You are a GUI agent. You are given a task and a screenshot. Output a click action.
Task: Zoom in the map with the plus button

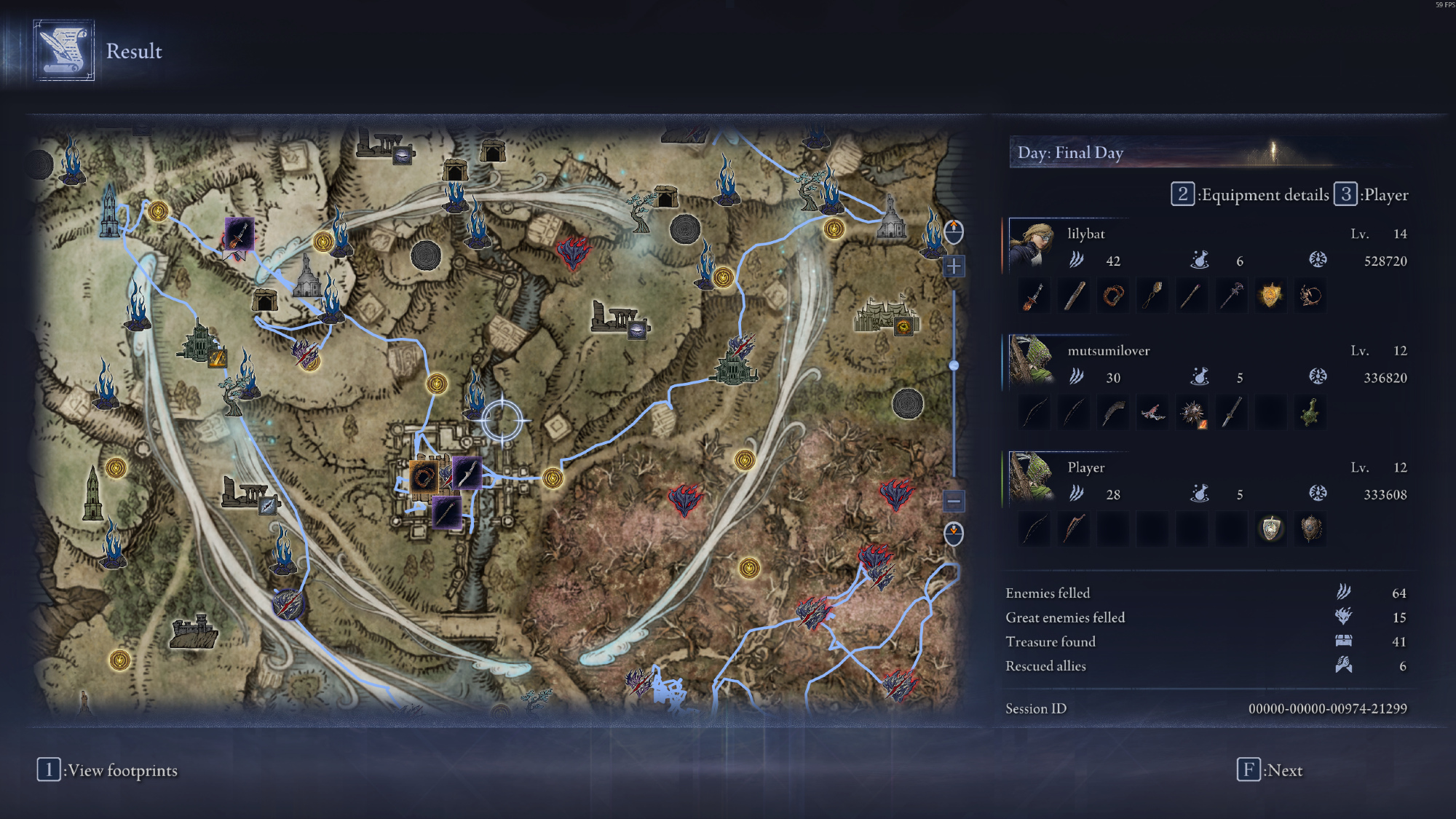pos(954,266)
